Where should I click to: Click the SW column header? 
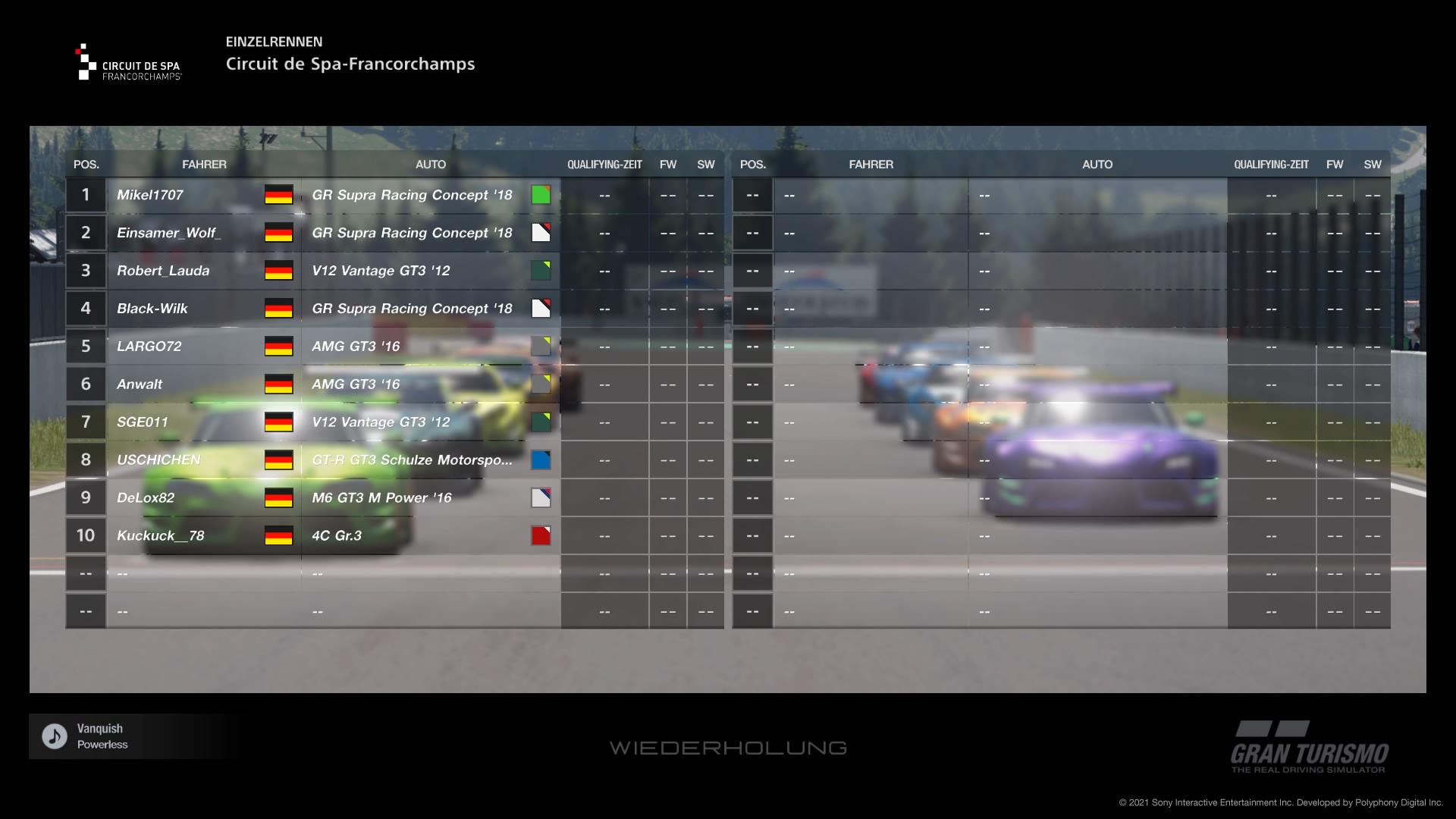point(705,164)
